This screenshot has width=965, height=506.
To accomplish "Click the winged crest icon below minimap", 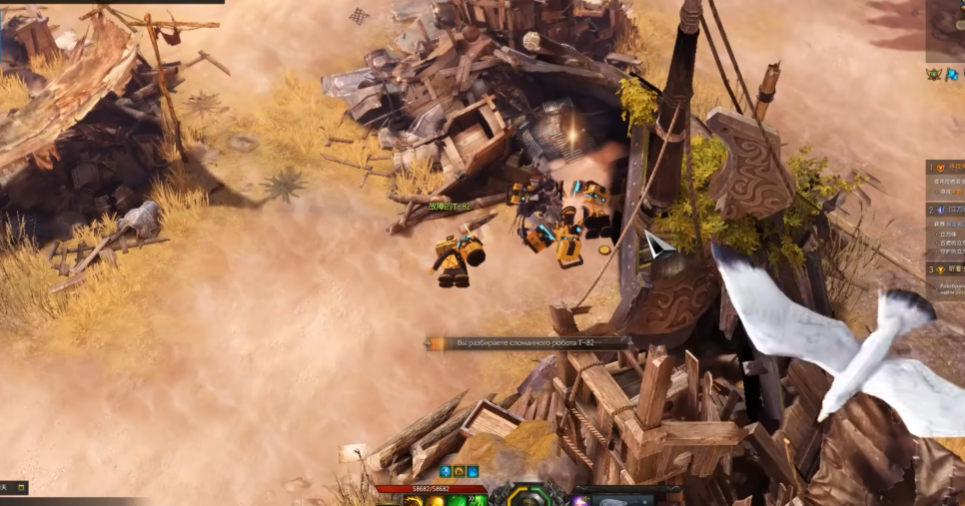I will coord(934,74).
